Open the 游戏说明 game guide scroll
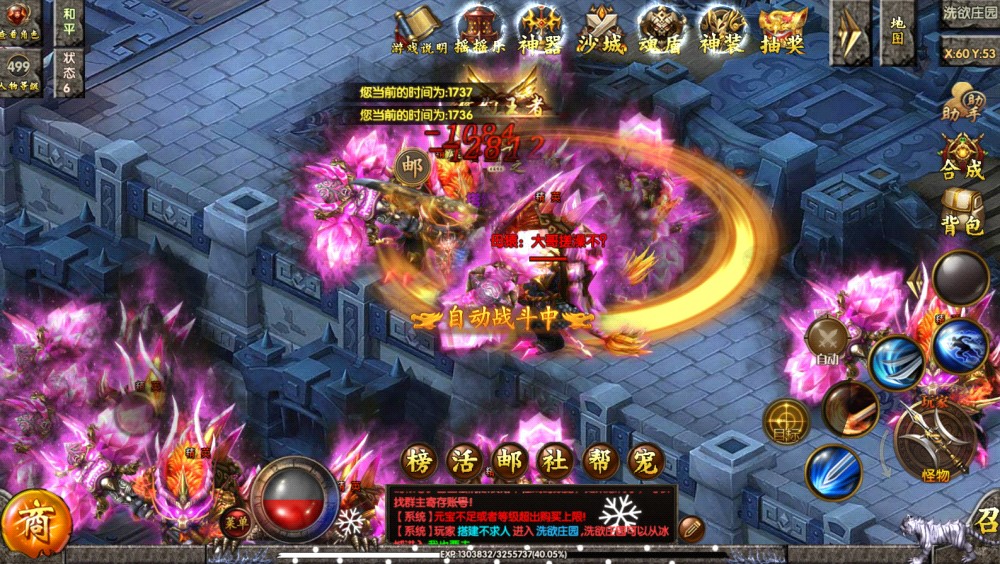Image resolution: width=1000 pixels, height=564 pixels. [418, 28]
